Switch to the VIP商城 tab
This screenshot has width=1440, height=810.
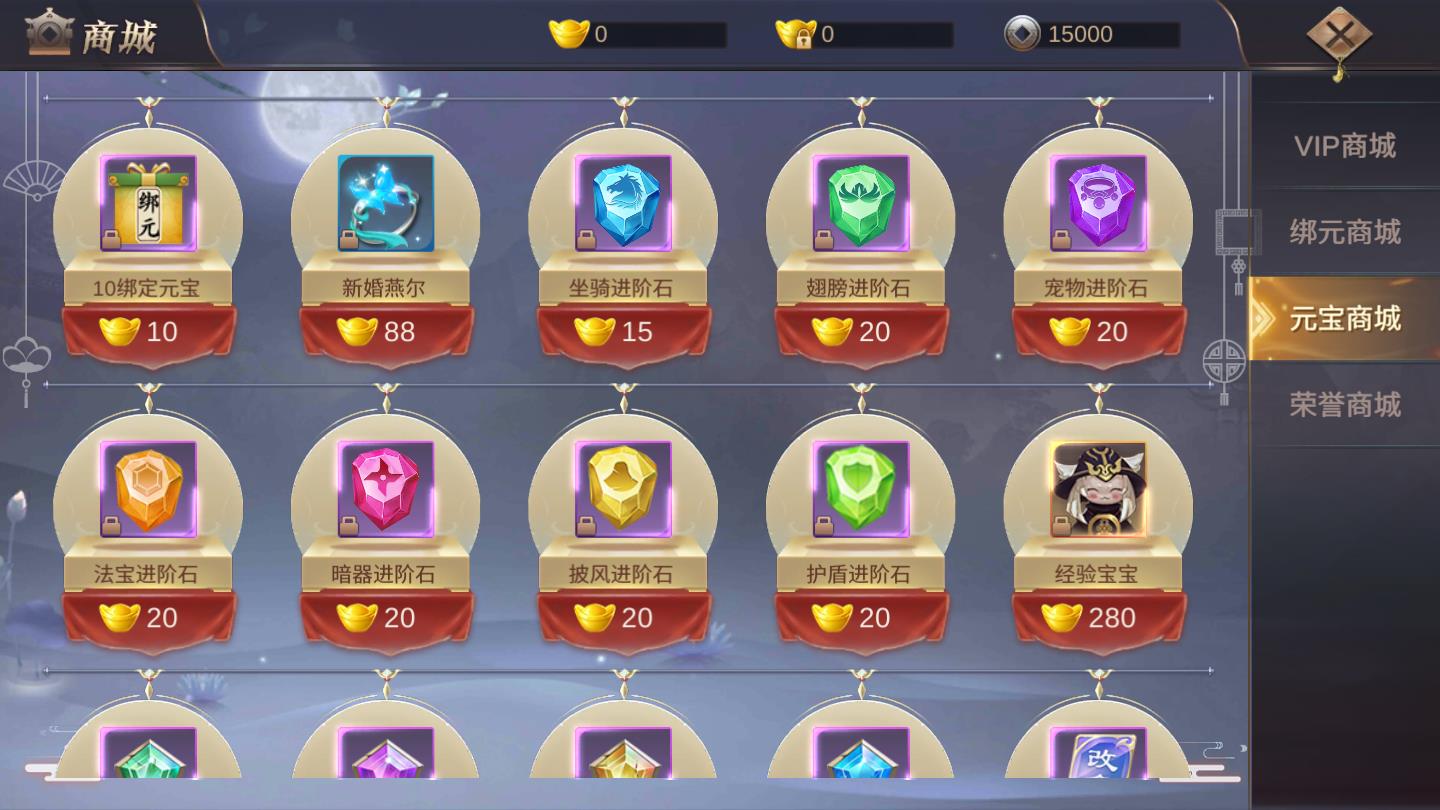1345,146
